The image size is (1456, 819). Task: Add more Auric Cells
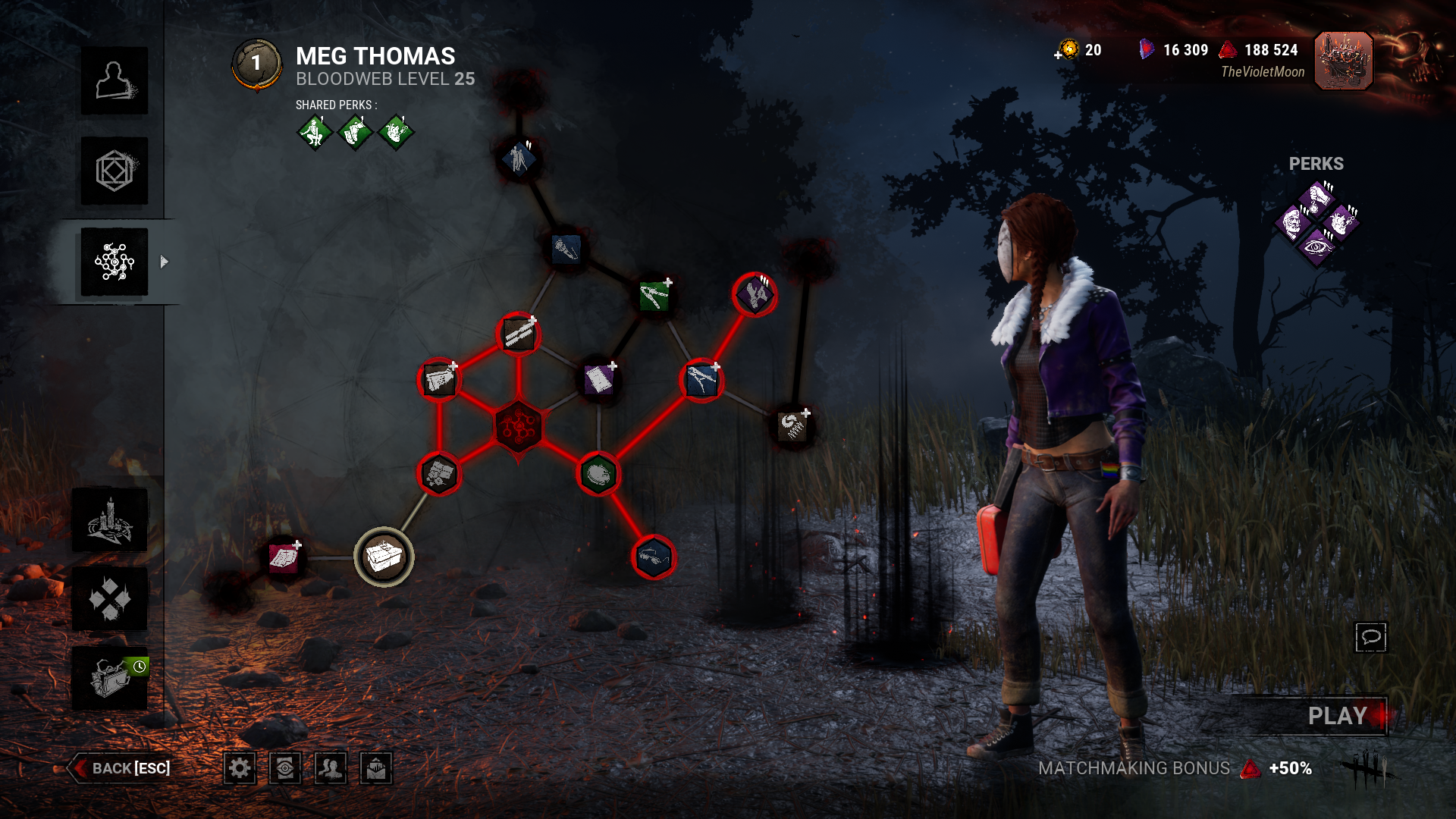click(1060, 53)
